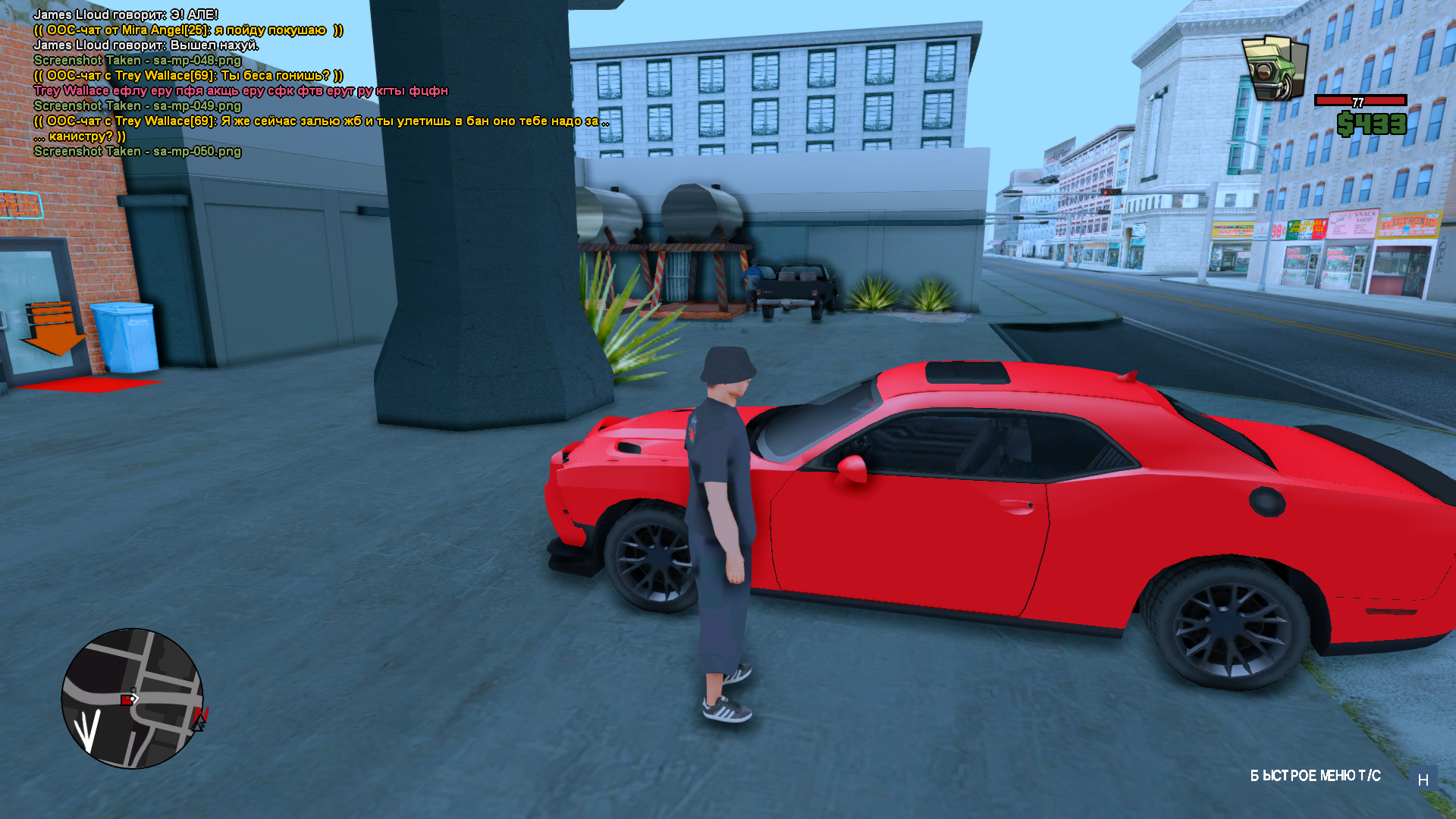Image resolution: width=1456 pixels, height=819 pixels.
Task: Click the red marker on the minimap
Action: point(127,700)
